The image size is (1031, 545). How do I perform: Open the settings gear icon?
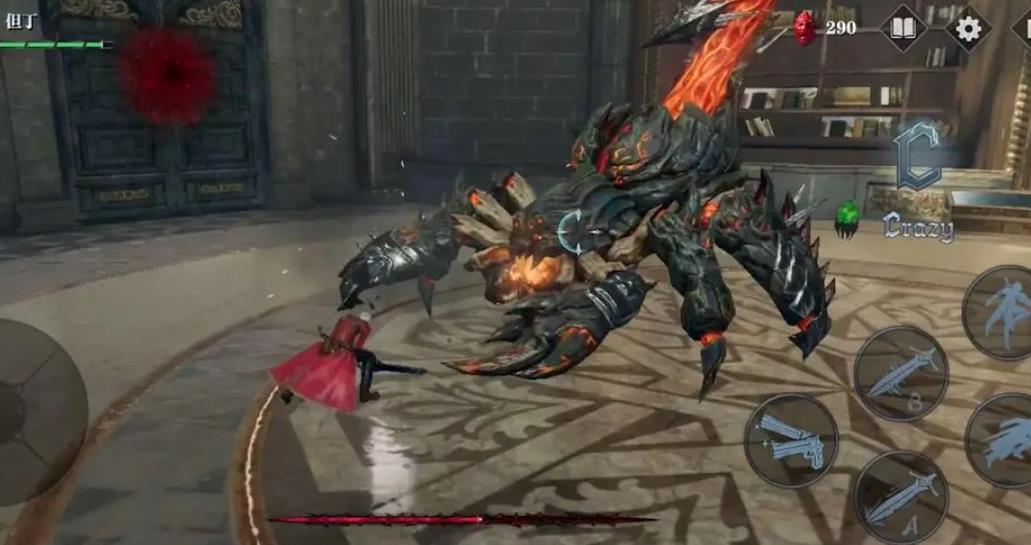[968, 28]
